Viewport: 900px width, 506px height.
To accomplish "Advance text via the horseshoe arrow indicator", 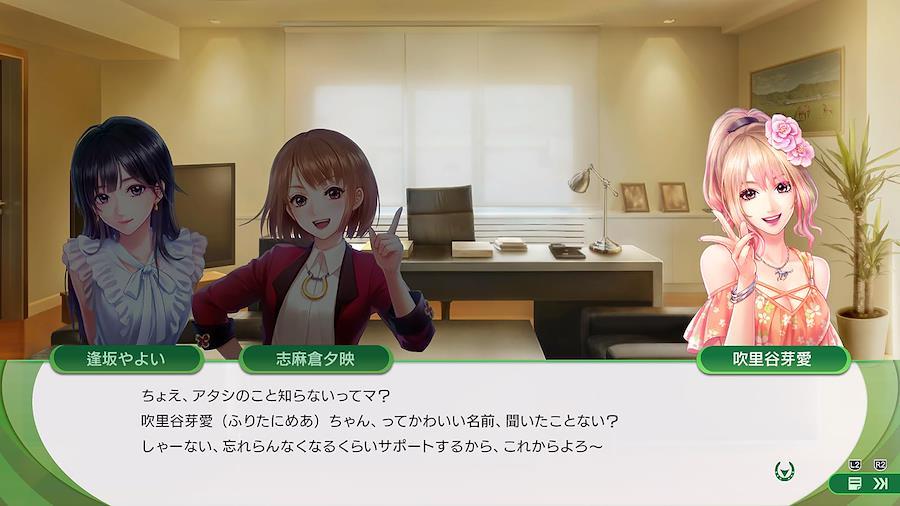I will coord(785,469).
